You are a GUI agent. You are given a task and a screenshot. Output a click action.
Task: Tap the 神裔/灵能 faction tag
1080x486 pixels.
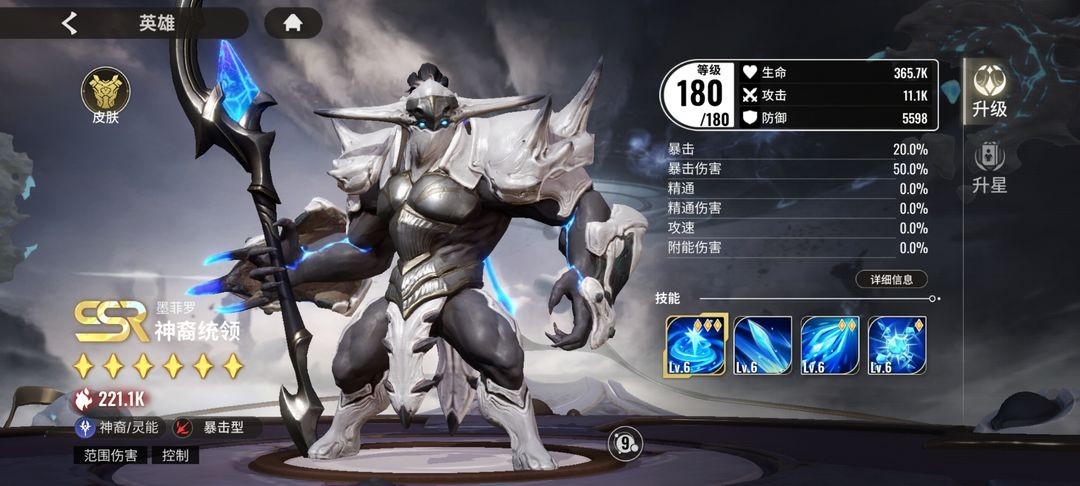pyautogui.click(x=118, y=427)
